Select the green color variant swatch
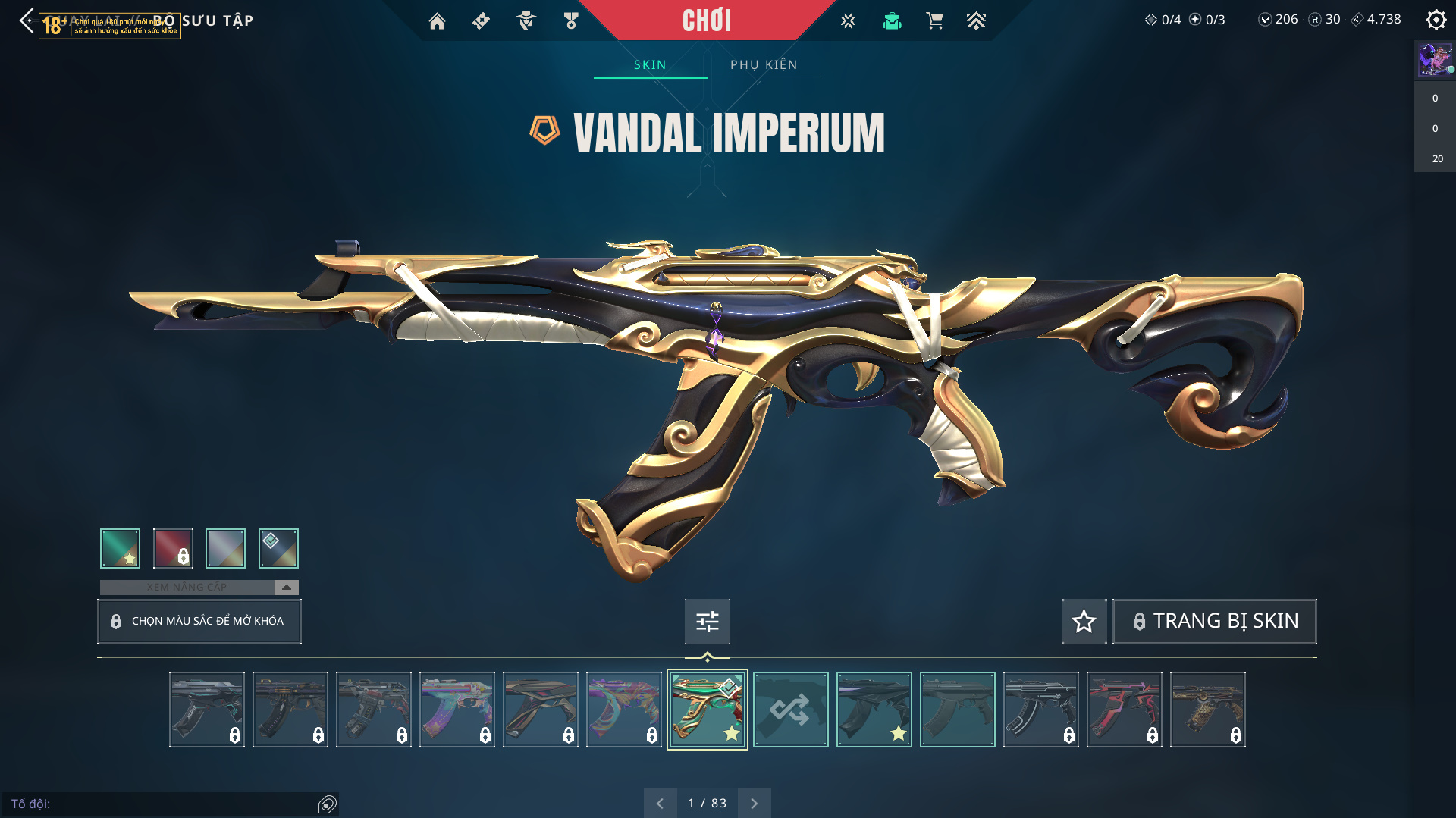This screenshot has height=818, width=1456. 120,548
